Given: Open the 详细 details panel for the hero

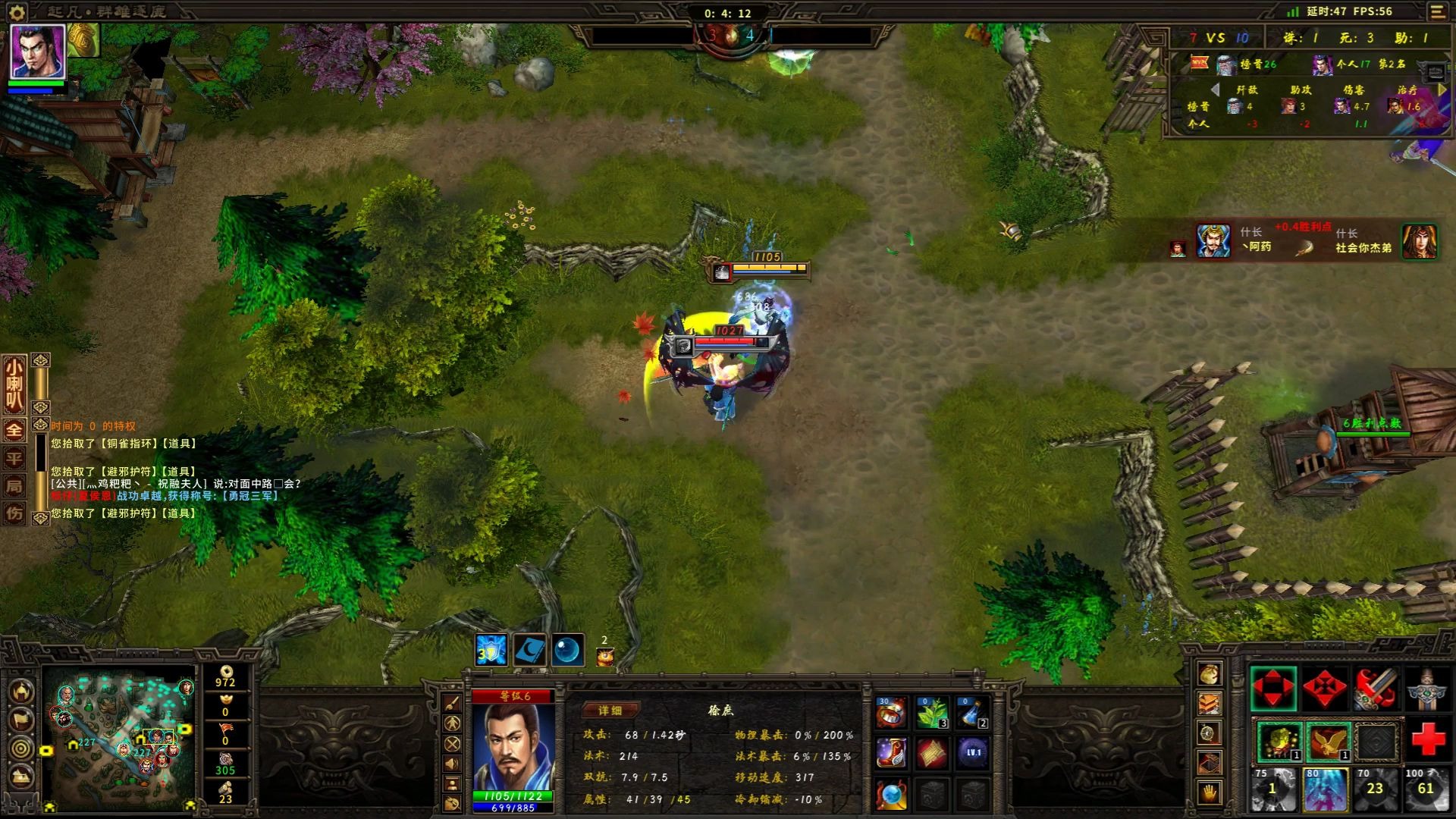Looking at the screenshot, I should 610,711.
